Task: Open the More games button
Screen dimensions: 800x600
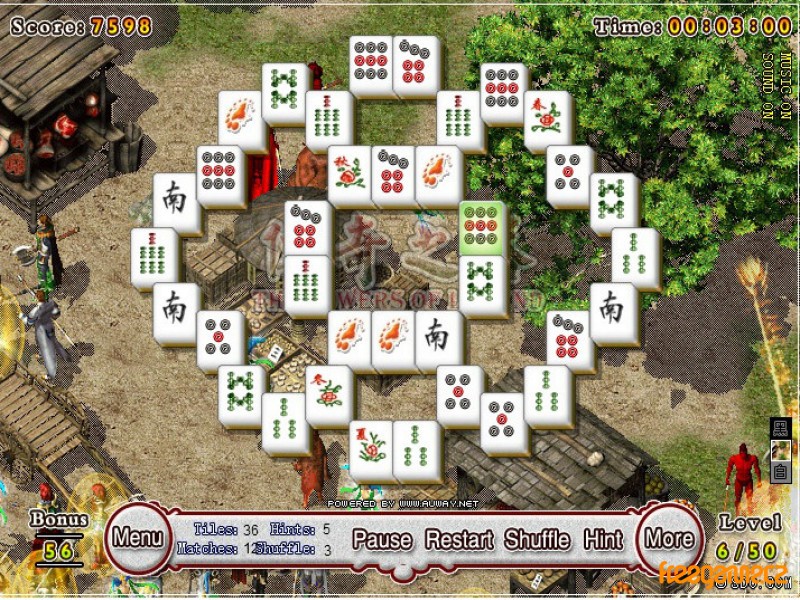Action: 668,538
